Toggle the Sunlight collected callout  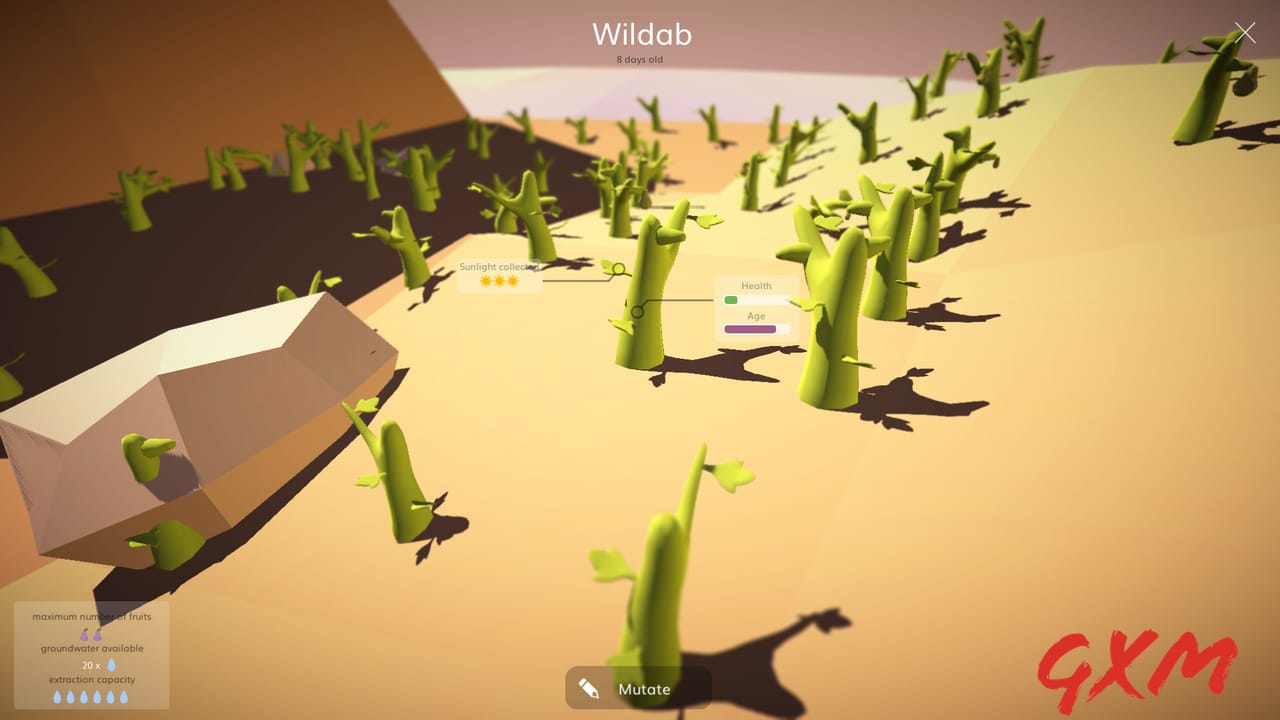[x=498, y=266]
